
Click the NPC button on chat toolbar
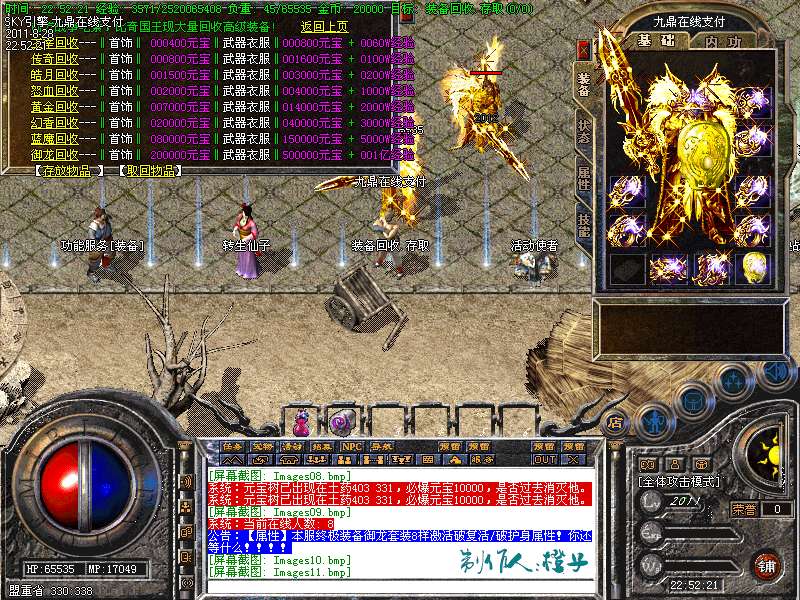point(352,446)
